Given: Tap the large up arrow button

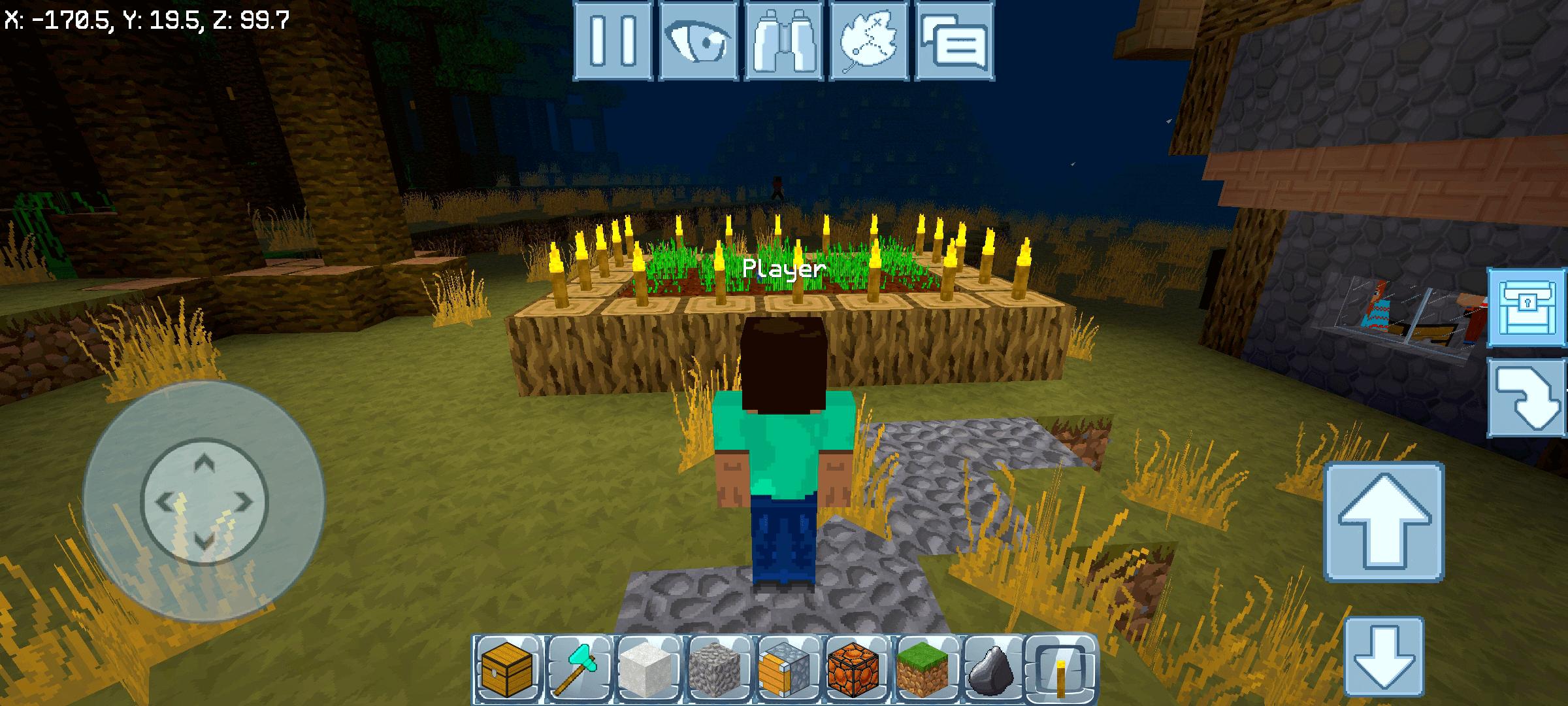Looking at the screenshot, I should [1384, 521].
